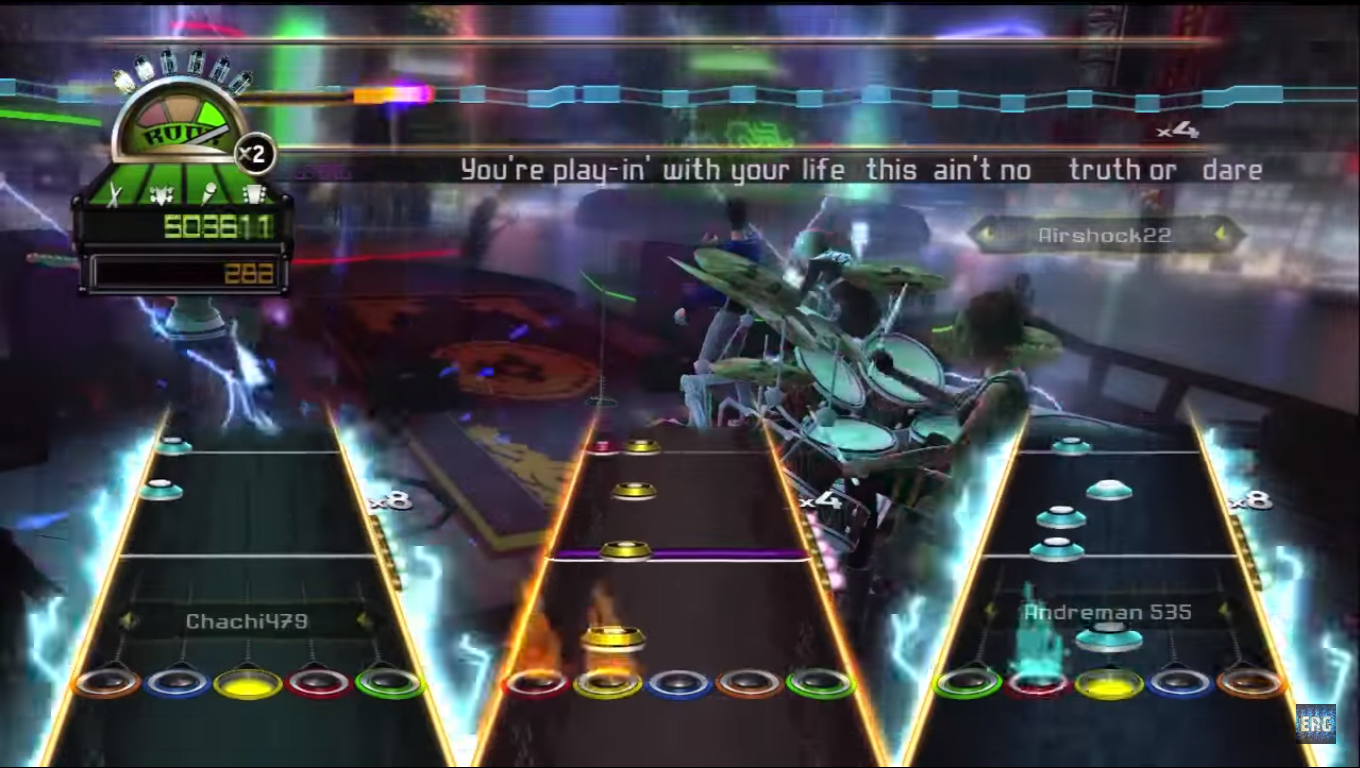Image resolution: width=1360 pixels, height=768 pixels.
Task: Hit the green fret on Chachi479's highway
Action: 389,683
